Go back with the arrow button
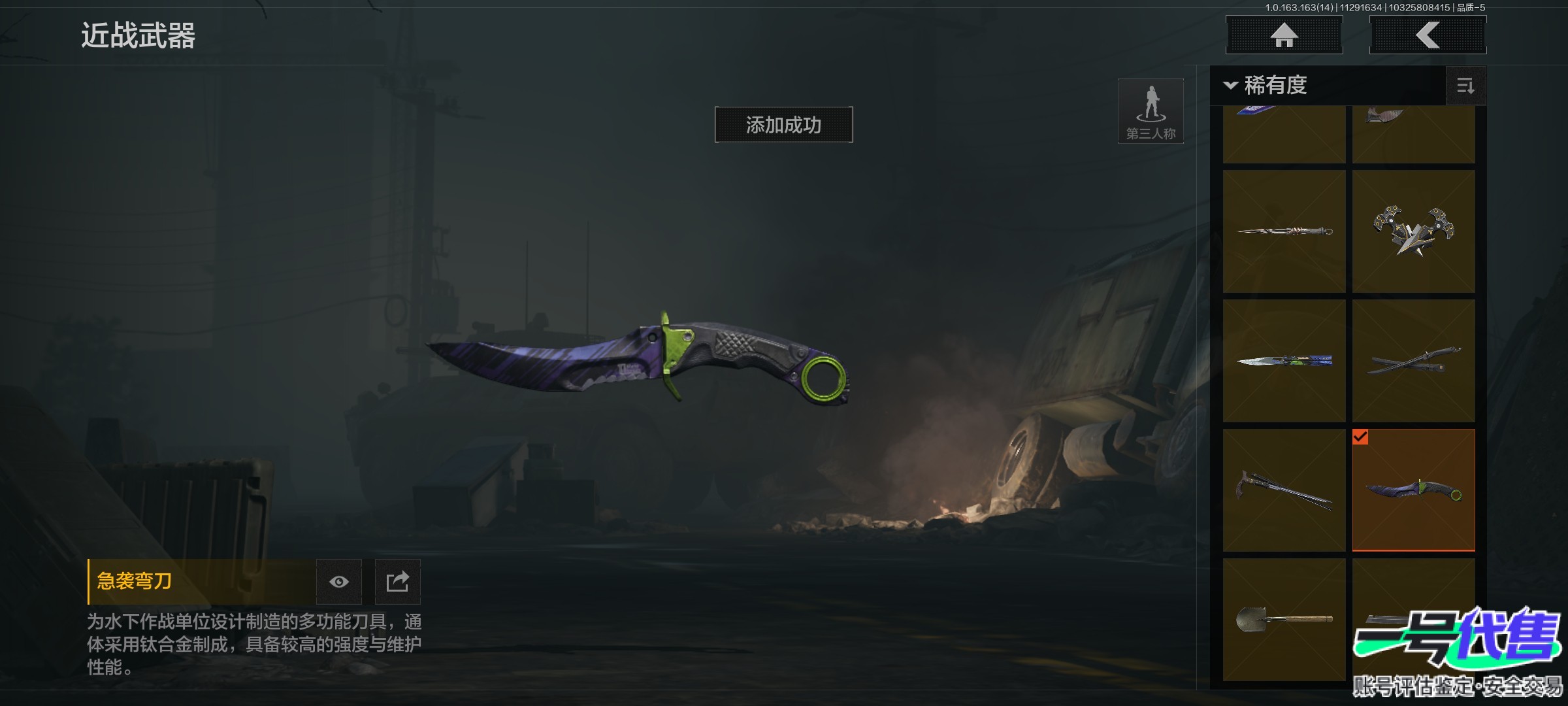The width and height of the screenshot is (1568, 706). (x=1428, y=35)
